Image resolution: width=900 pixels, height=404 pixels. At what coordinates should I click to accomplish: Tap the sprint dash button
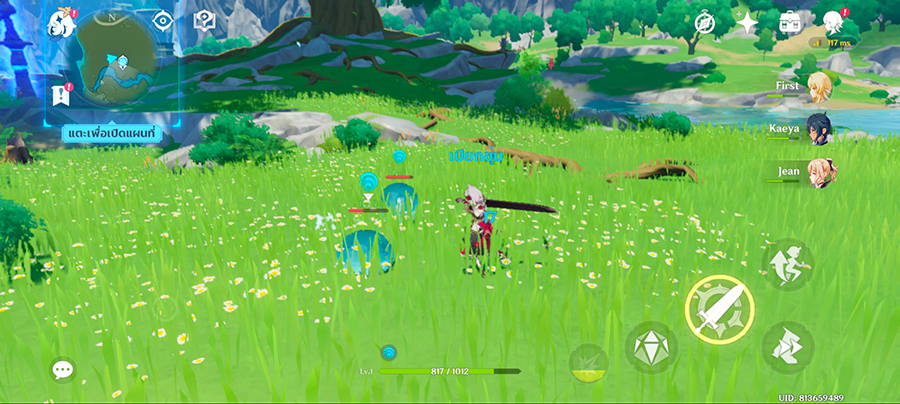point(788,346)
